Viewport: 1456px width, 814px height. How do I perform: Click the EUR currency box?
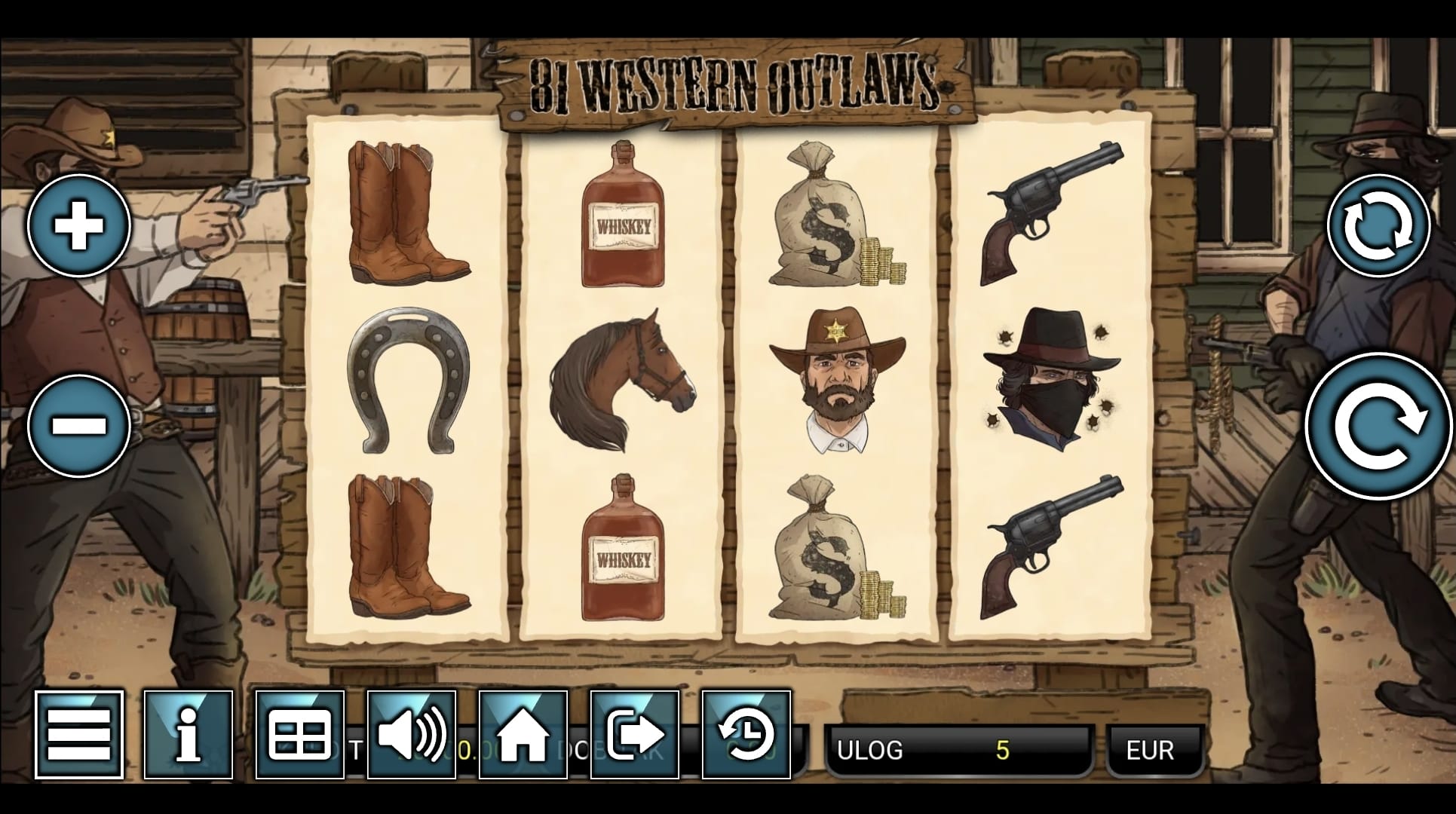[1150, 750]
